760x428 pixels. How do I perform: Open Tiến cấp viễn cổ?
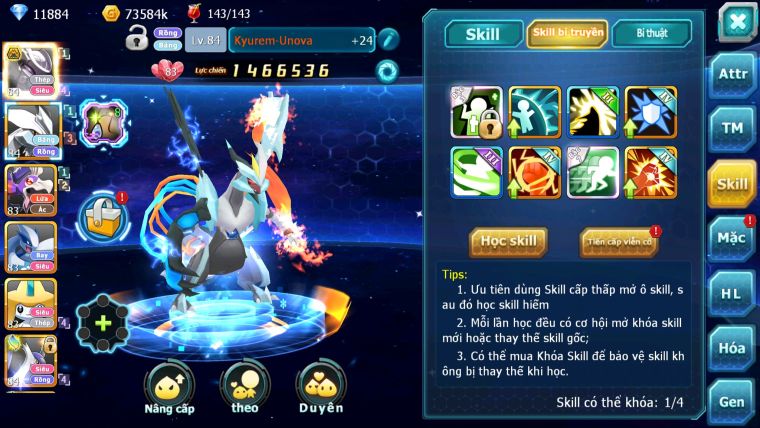tap(619, 242)
